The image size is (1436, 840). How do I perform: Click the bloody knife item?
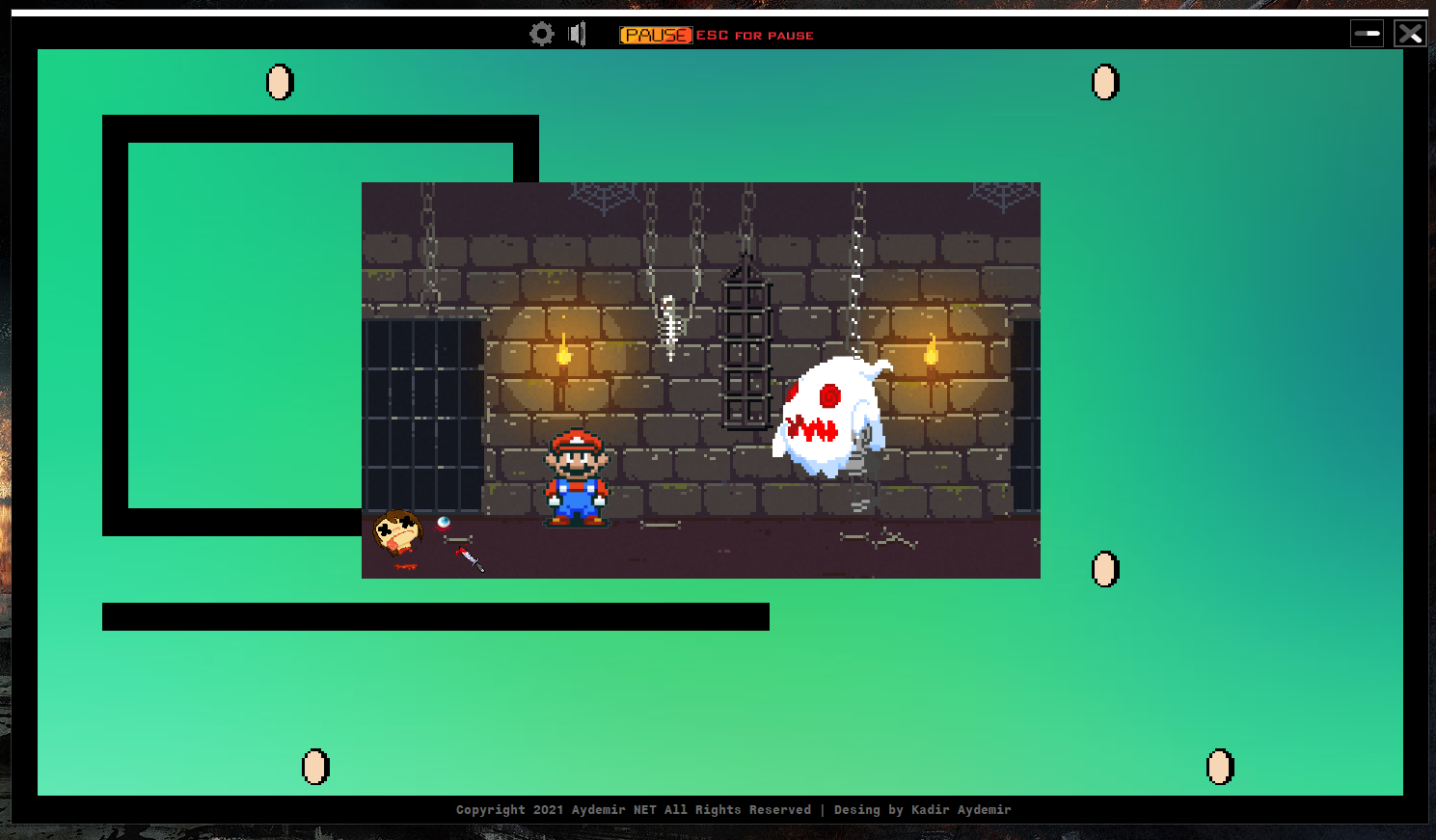coord(470,559)
